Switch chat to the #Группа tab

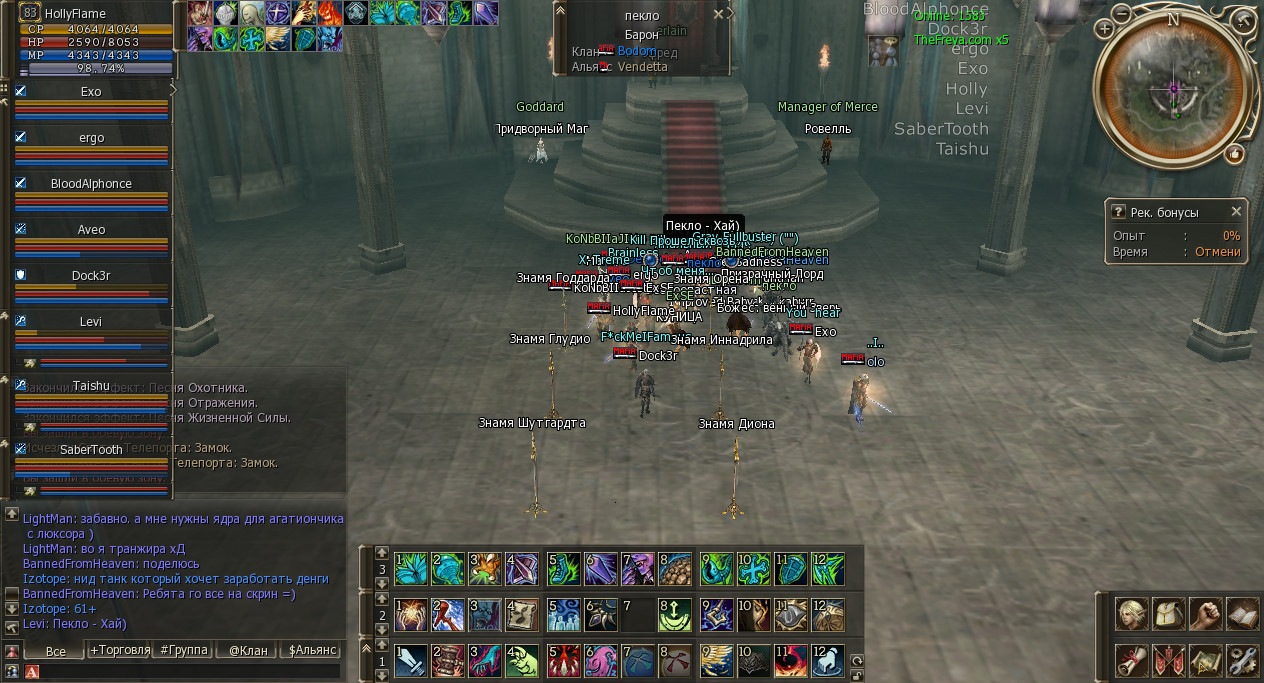point(185,650)
